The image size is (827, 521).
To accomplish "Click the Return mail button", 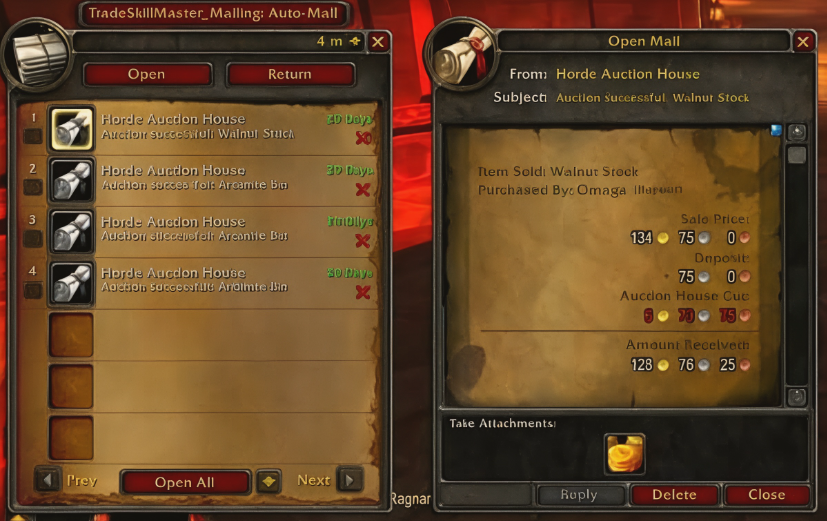I will click(x=290, y=75).
